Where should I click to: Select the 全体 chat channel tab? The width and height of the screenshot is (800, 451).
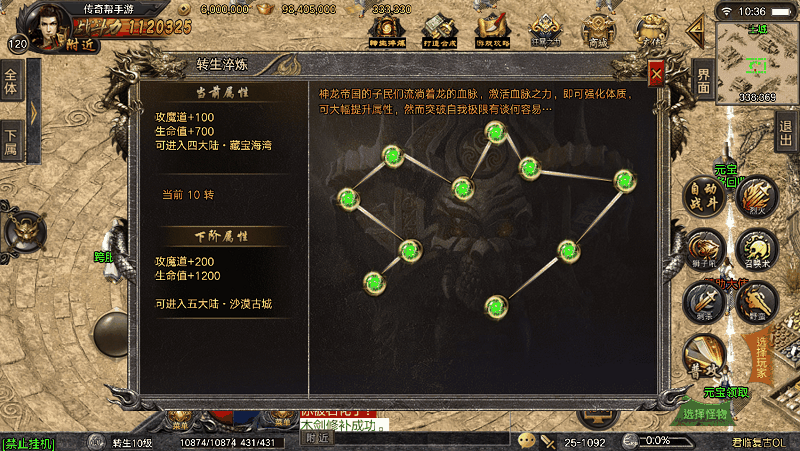(11, 83)
